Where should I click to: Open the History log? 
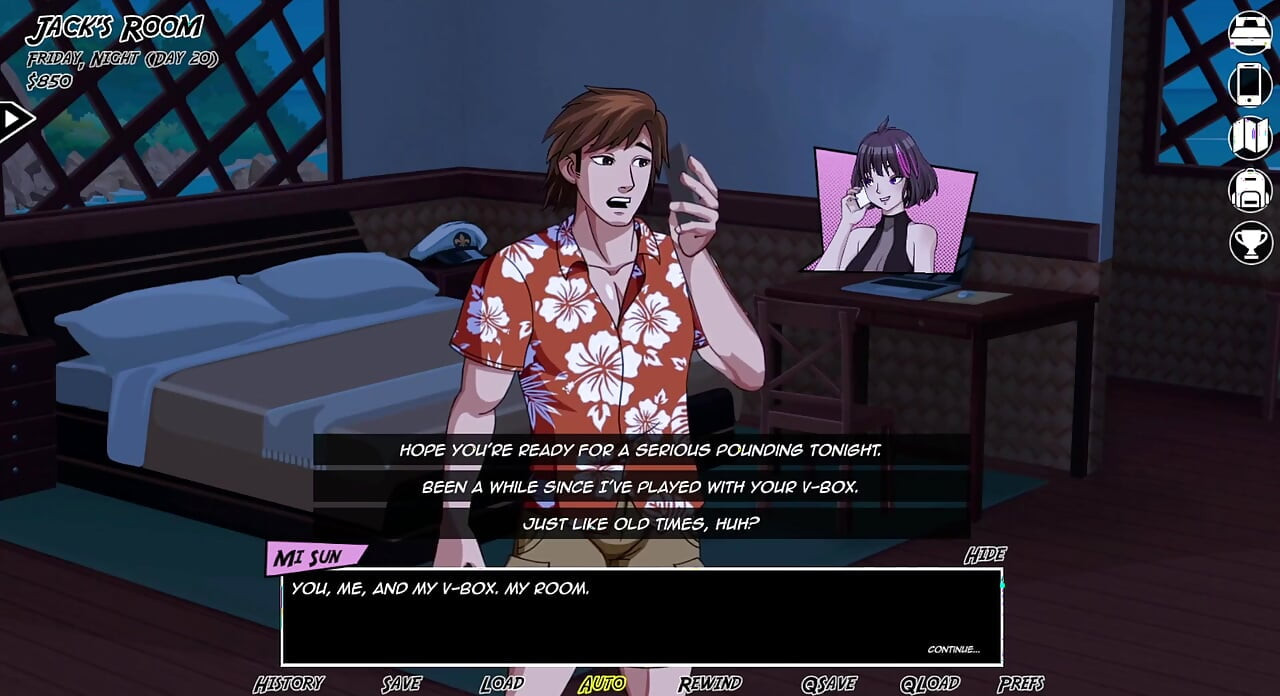288,684
